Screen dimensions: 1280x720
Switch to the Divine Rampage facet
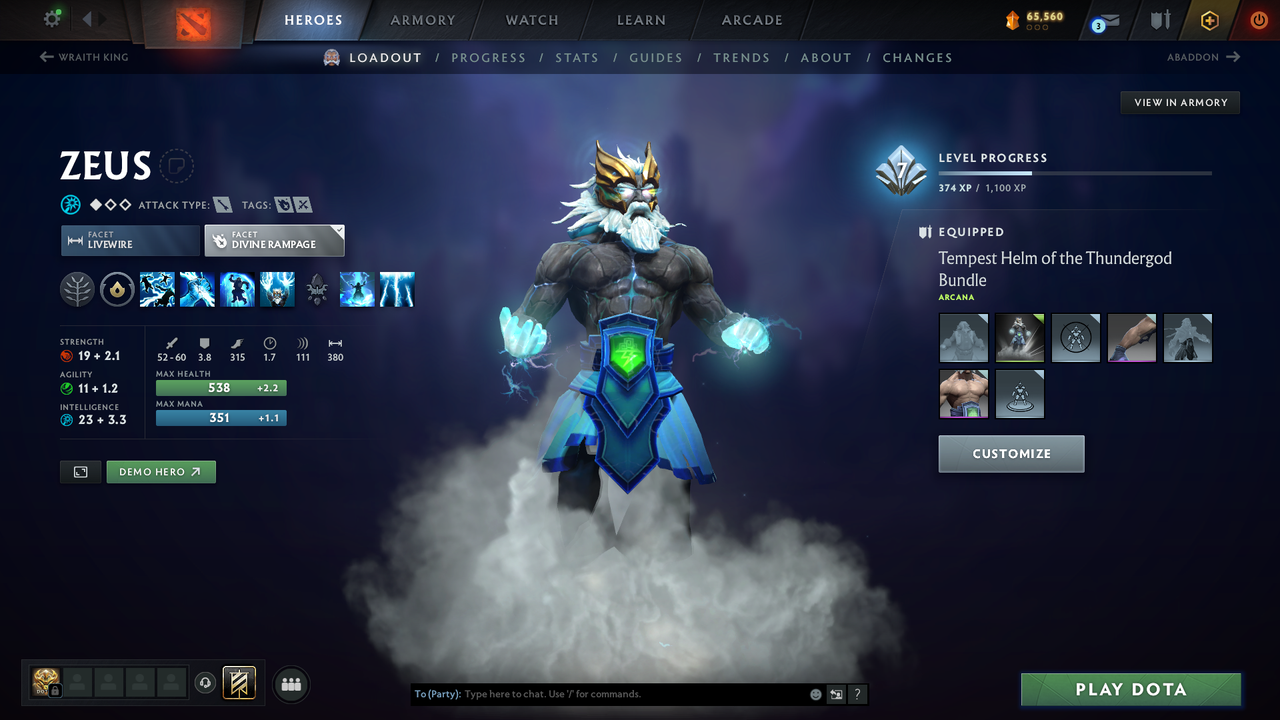pos(274,240)
